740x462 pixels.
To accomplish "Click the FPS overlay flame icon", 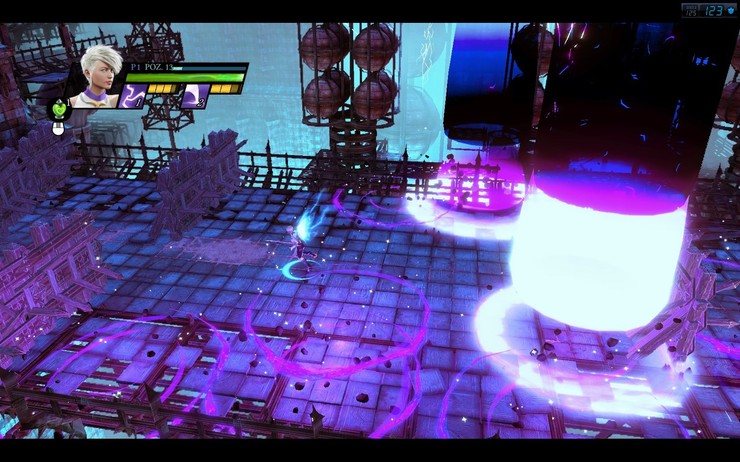I will click(731, 10).
